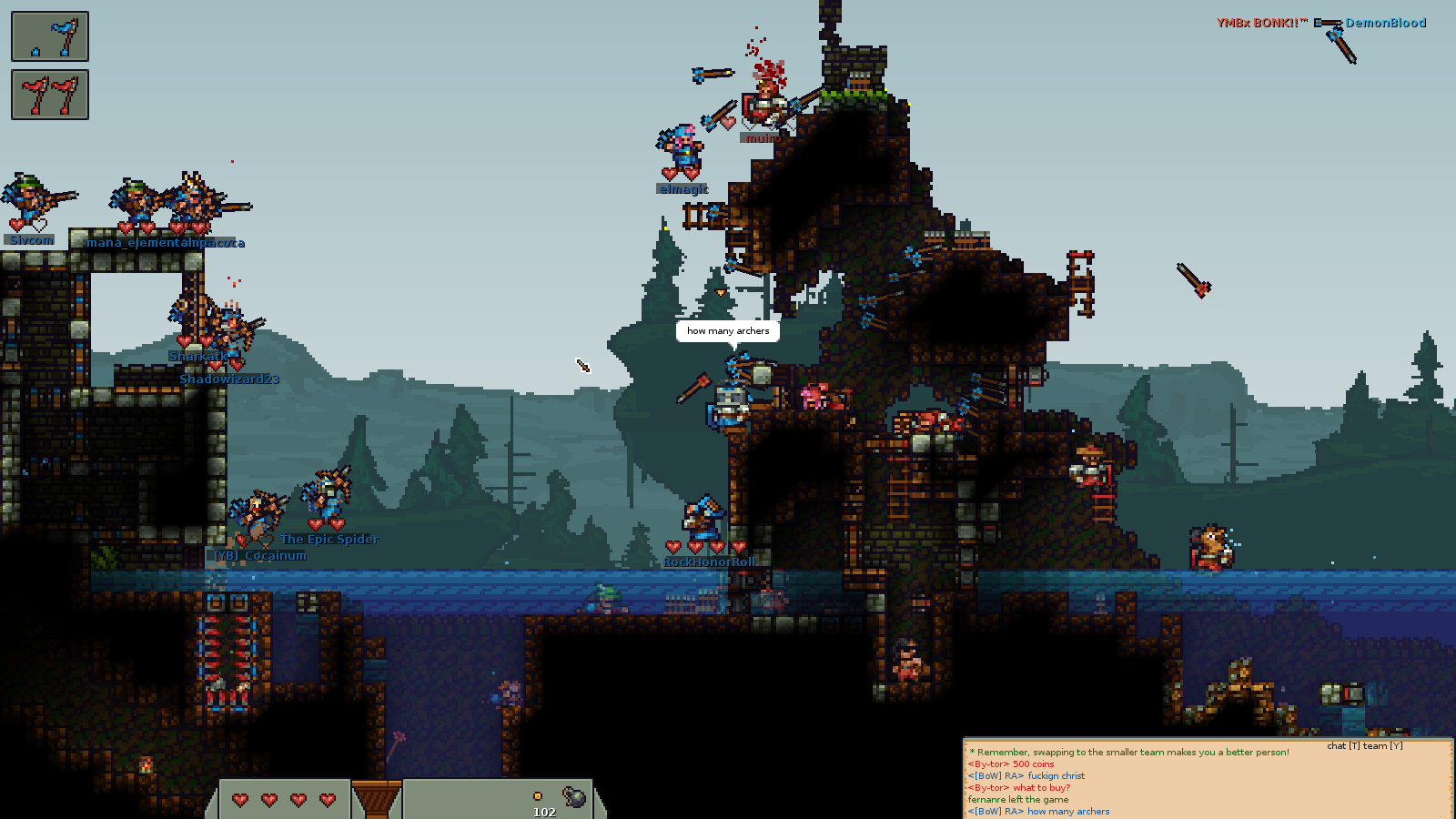Click the red team flags status panel
This screenshot has width=1456, height=819.
[50, 95]
